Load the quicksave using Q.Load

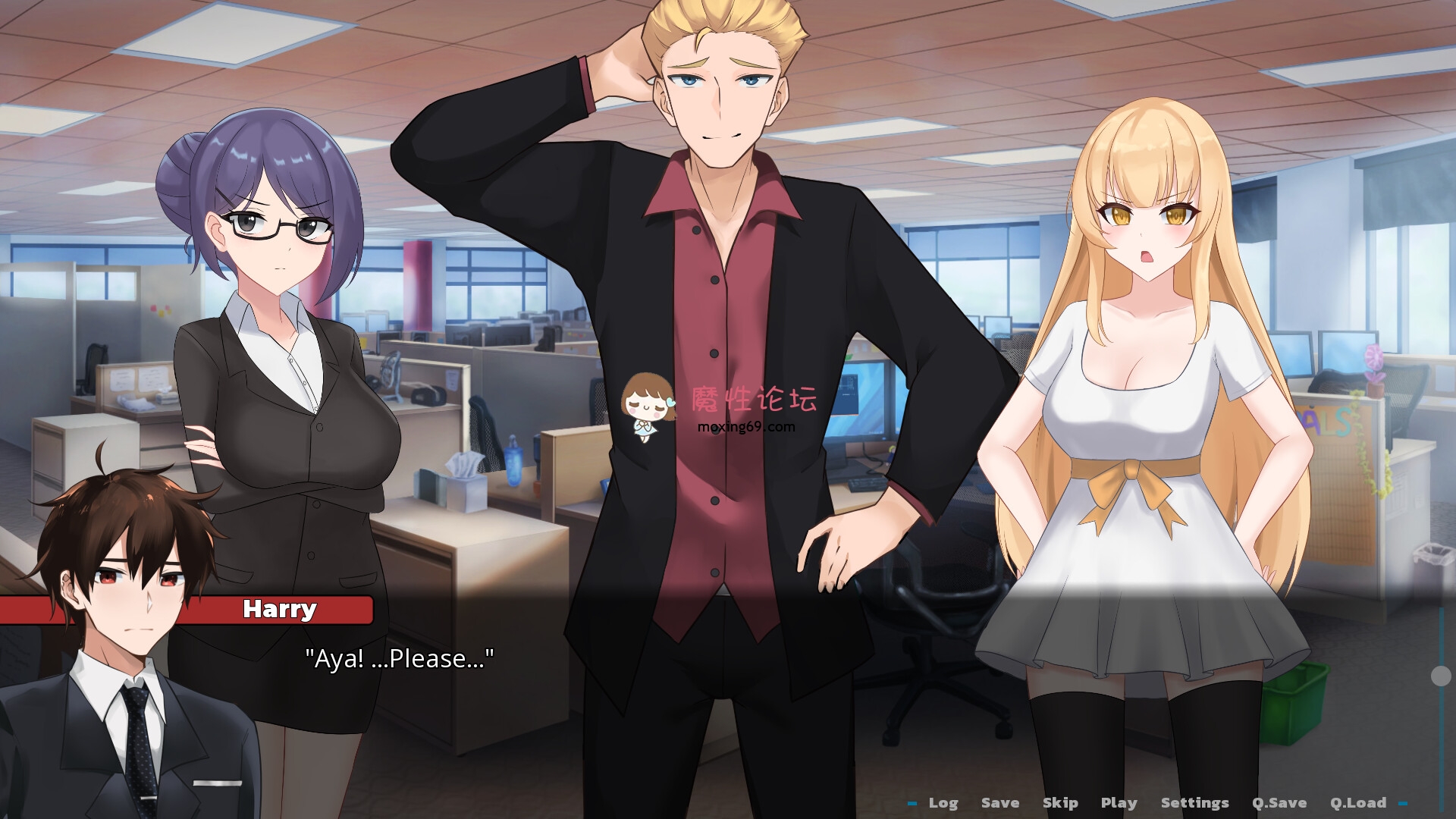(x=1360, y=802)
